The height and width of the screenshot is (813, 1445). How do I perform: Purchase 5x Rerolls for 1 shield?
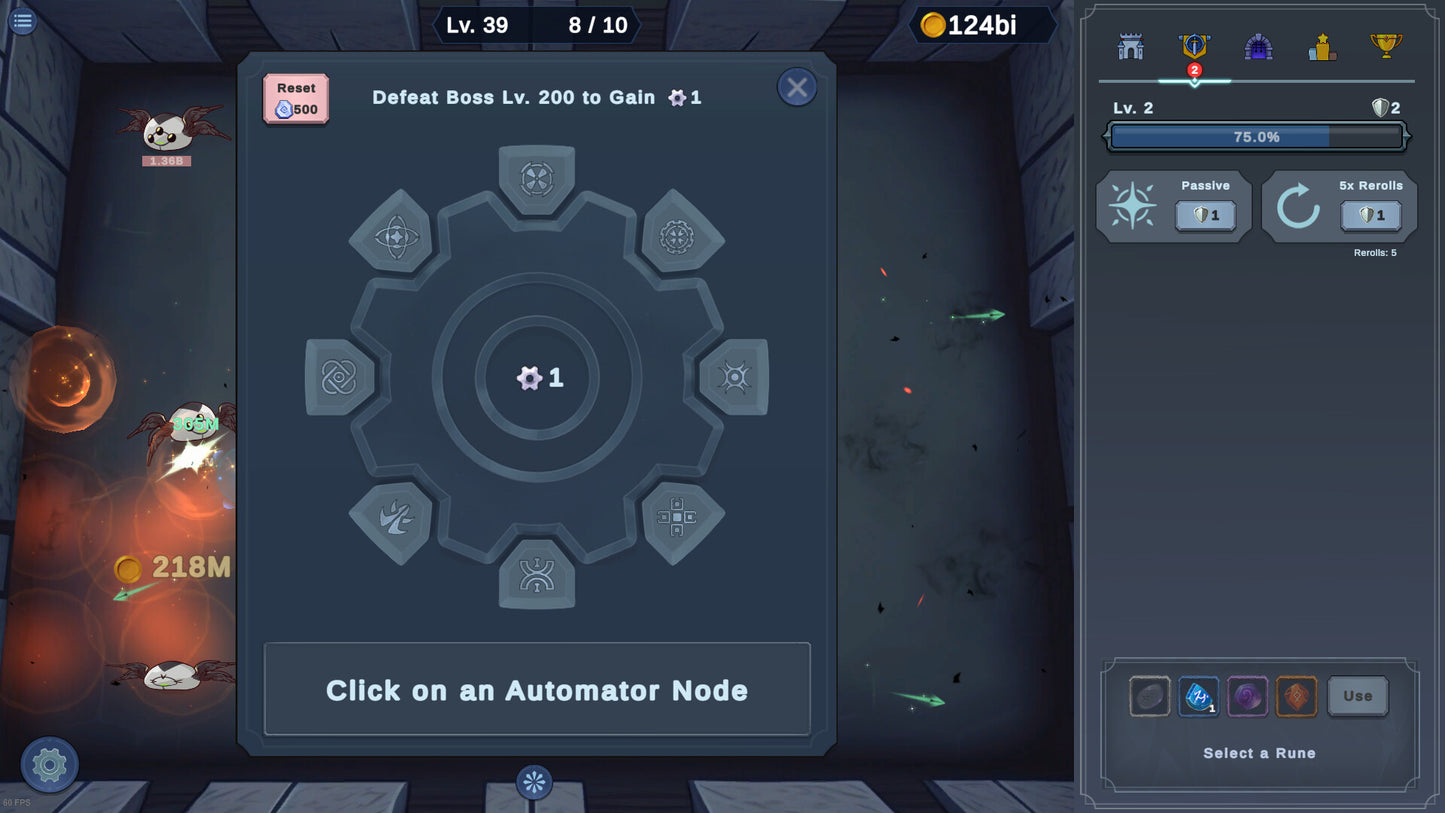(1370, 215)
